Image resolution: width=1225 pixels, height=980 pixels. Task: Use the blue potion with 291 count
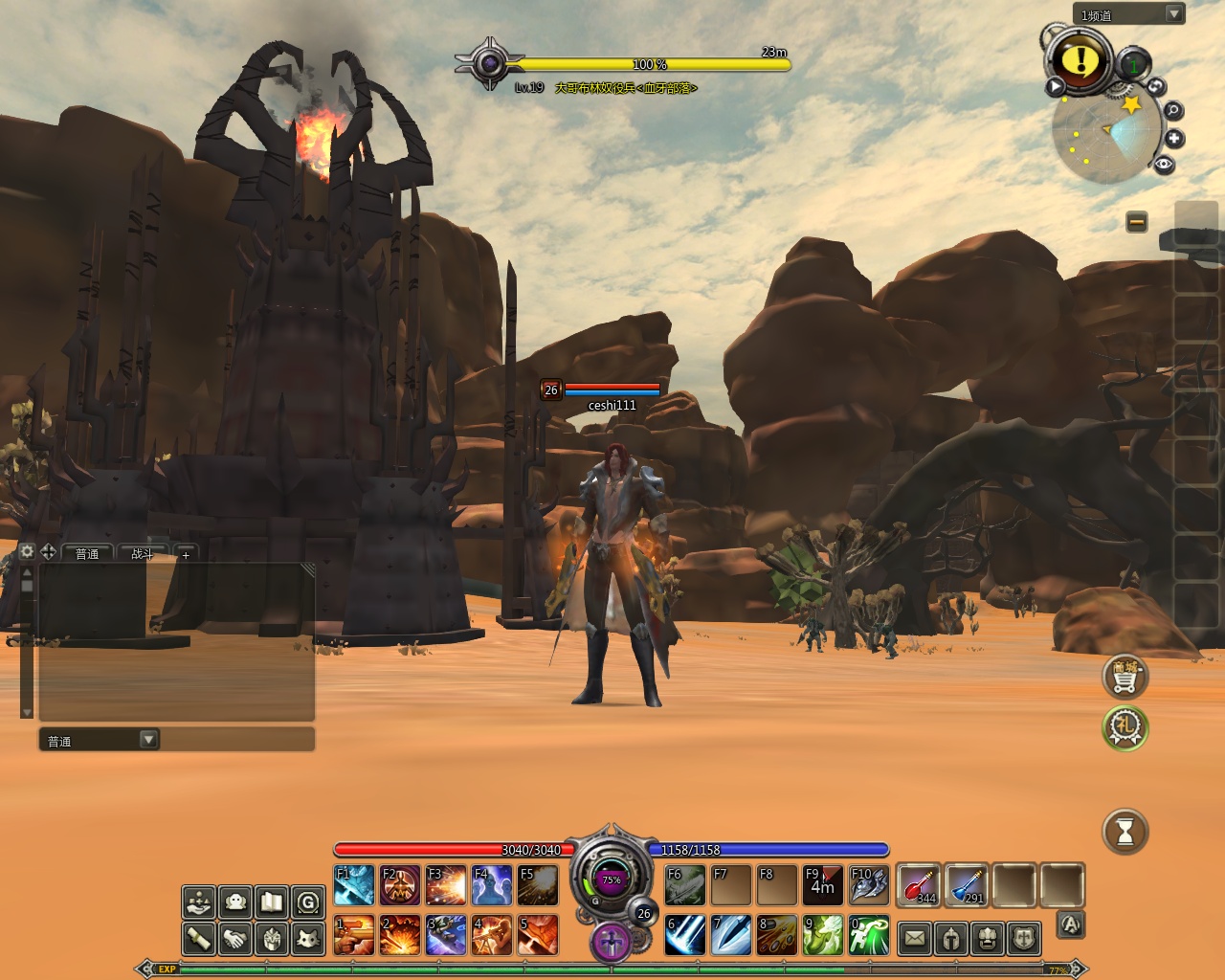coord(967,885)
